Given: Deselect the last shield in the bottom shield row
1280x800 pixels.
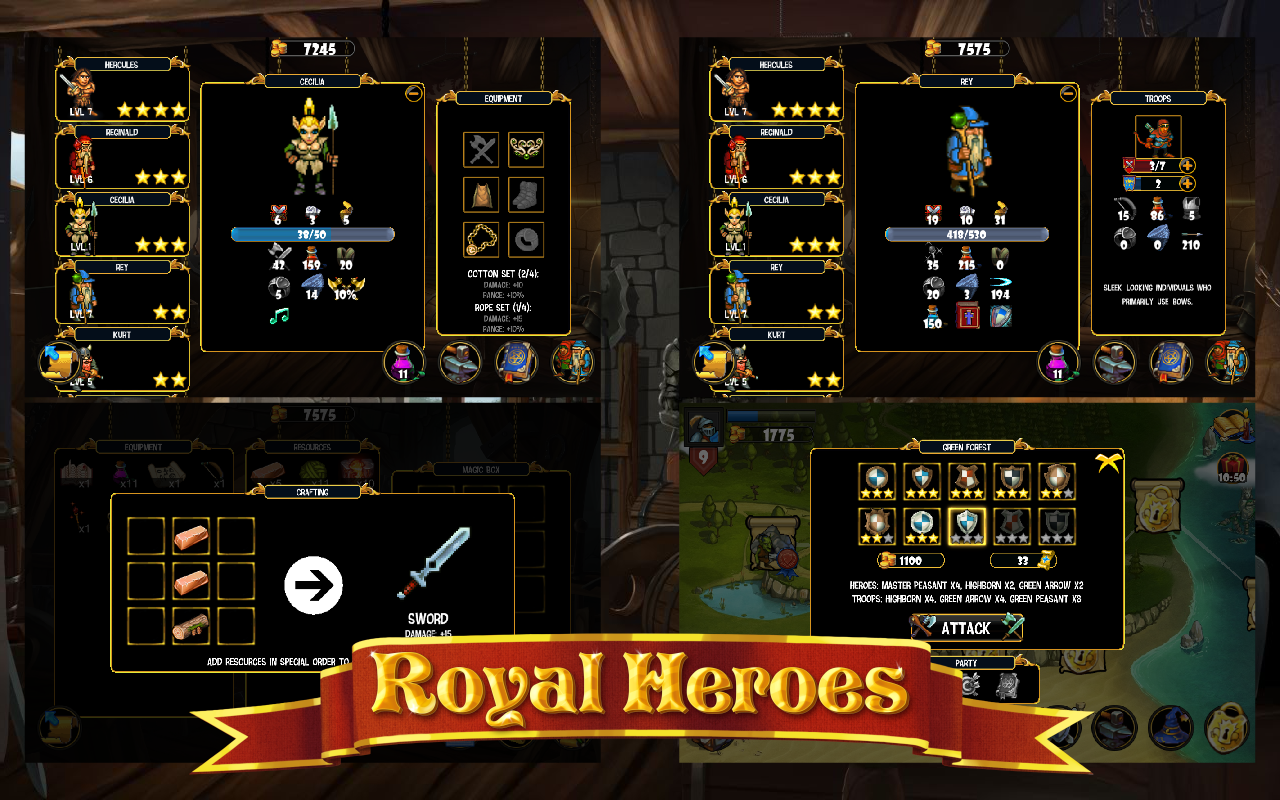Looking at the screenshot, I should [x=1056, y=524].
